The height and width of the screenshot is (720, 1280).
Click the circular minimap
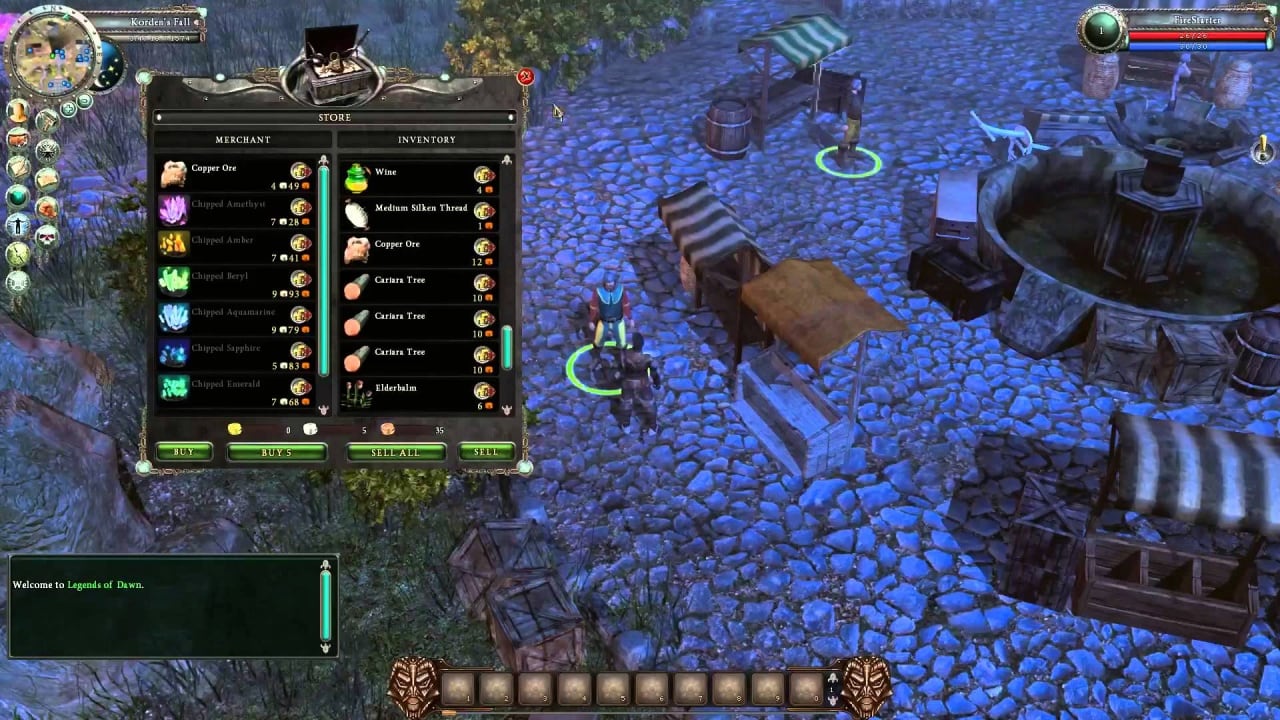[x=50, y=52]
